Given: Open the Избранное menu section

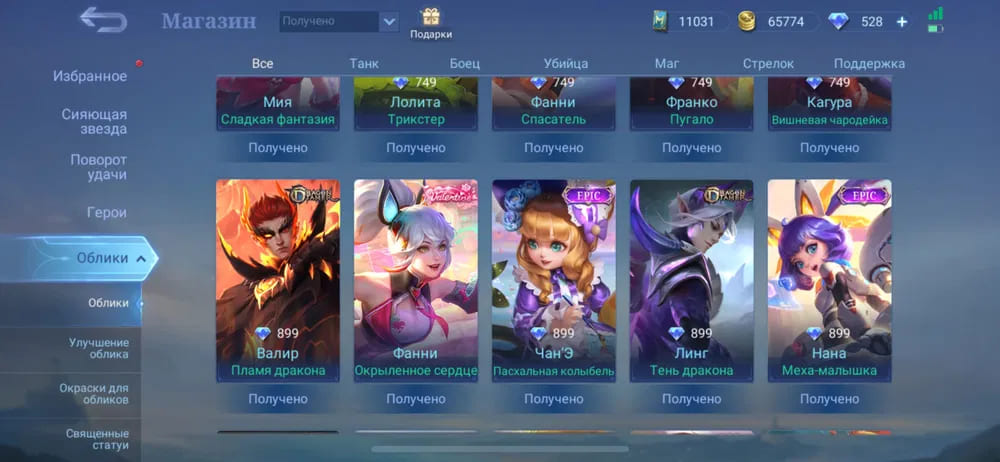Looking at the screenshot, I should (90, 76).
